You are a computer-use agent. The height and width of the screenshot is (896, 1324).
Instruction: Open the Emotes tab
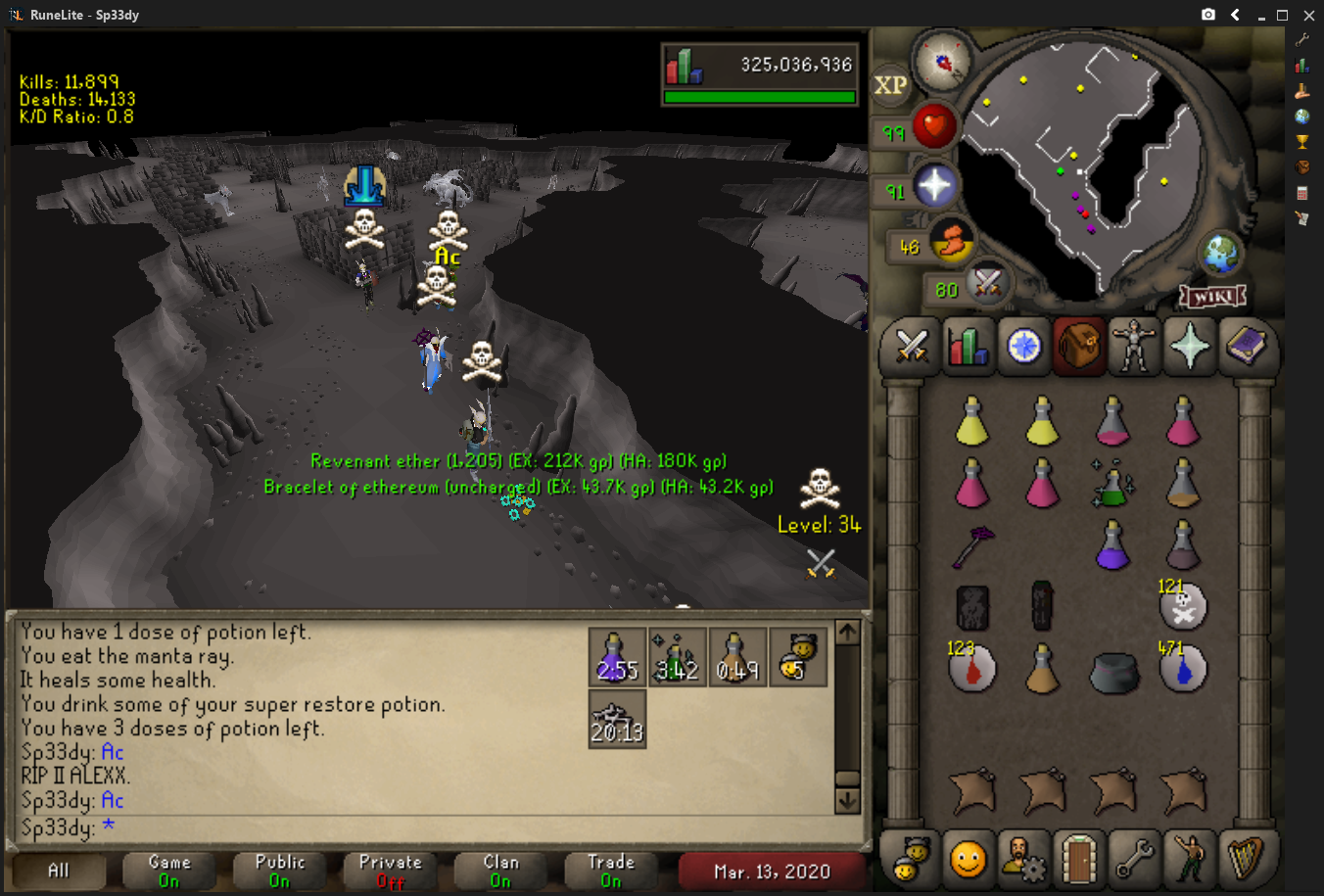(x=1190, y=859)
